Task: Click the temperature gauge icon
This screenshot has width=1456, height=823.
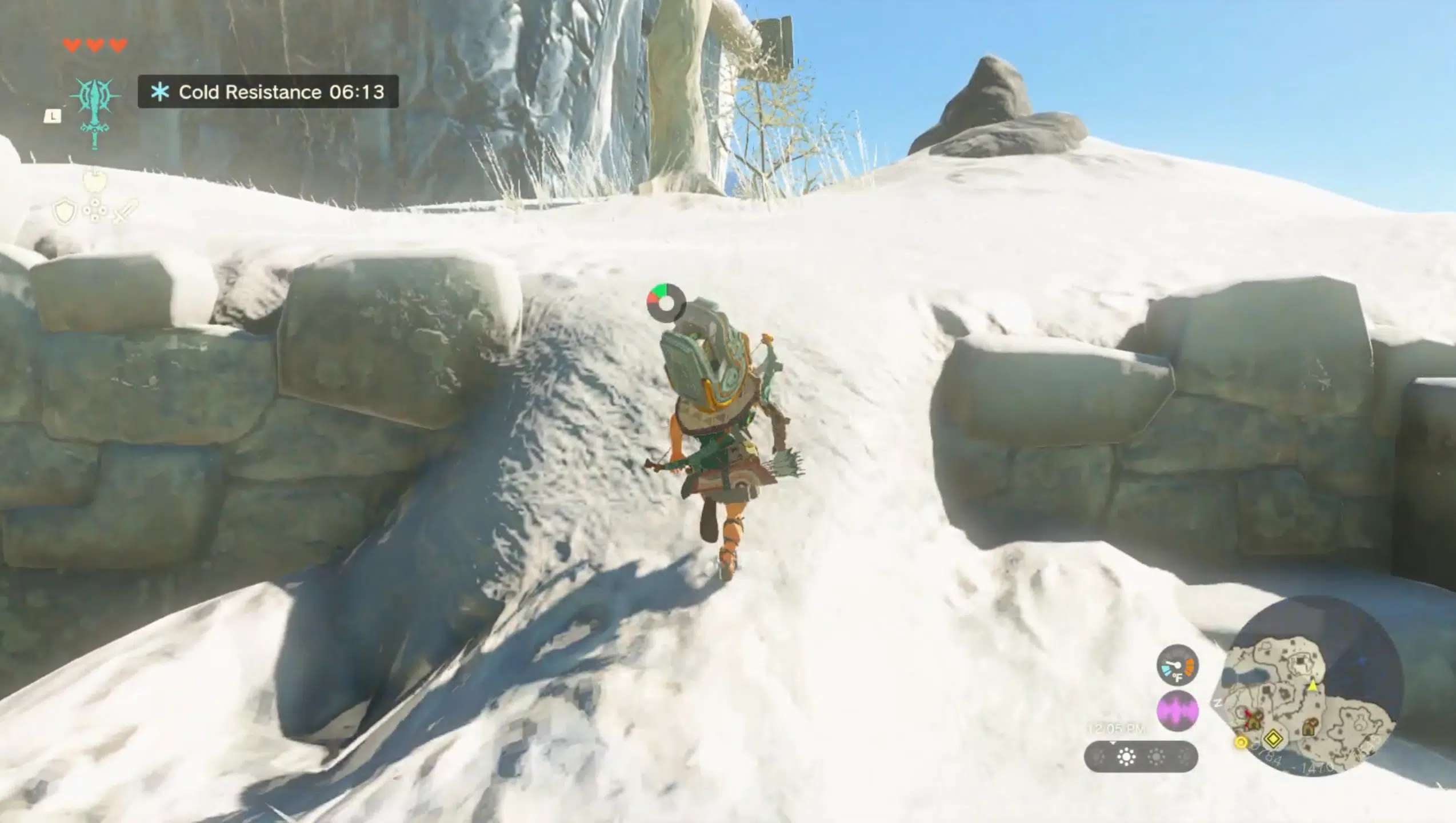Action: [1177, 665]
